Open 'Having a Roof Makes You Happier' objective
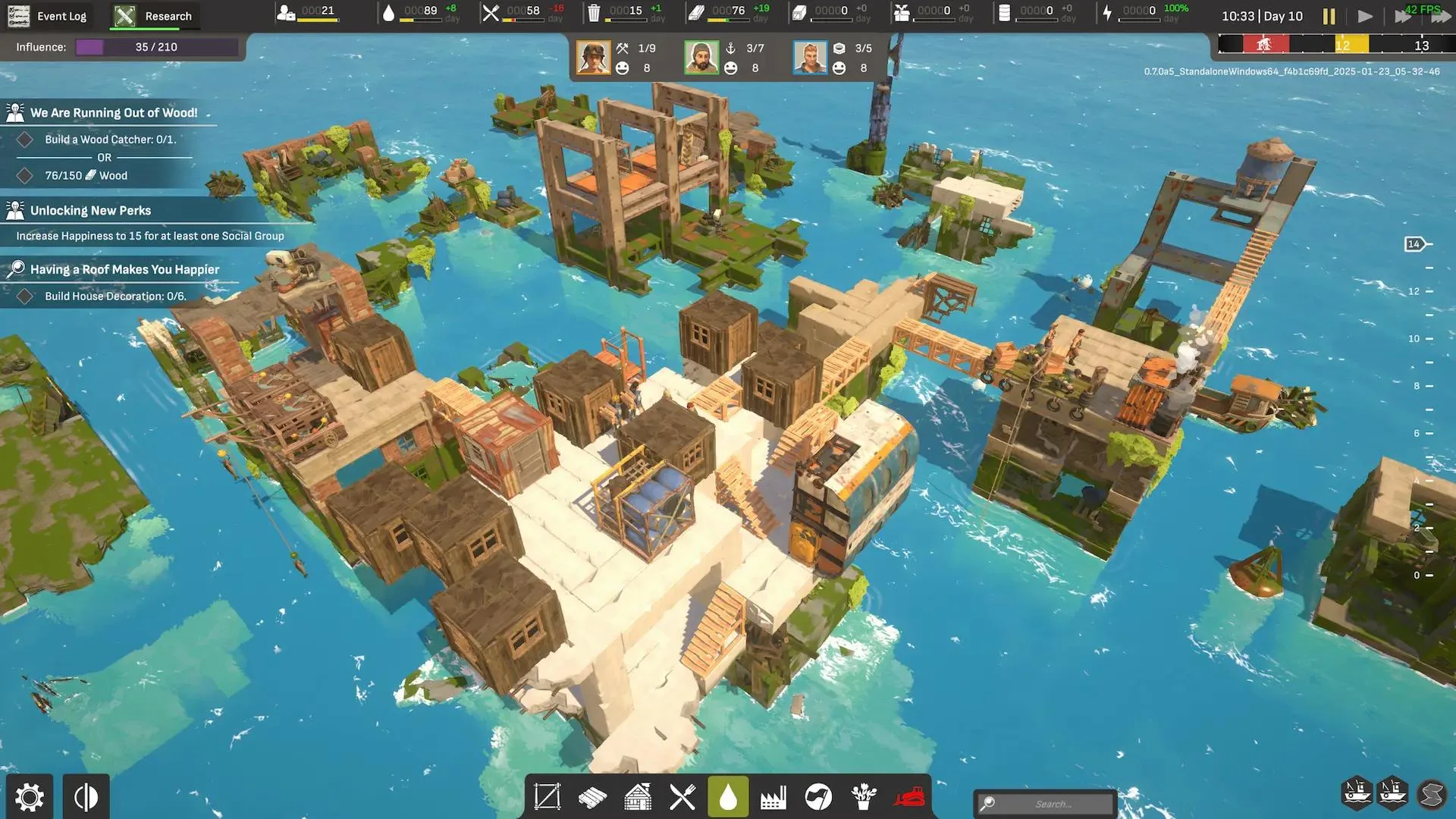 [124, 269]
